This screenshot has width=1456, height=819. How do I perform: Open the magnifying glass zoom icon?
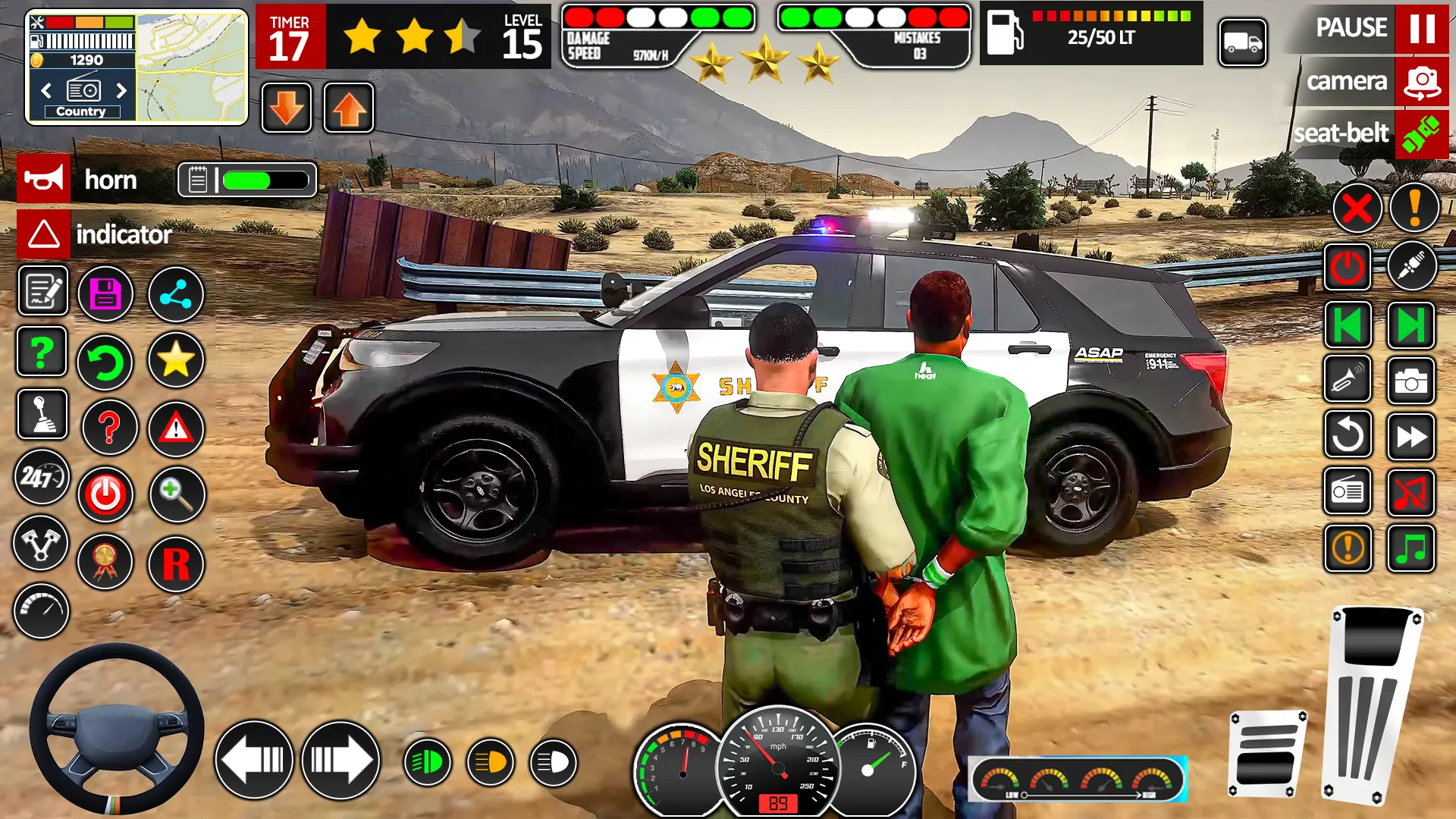pos(177,495)
